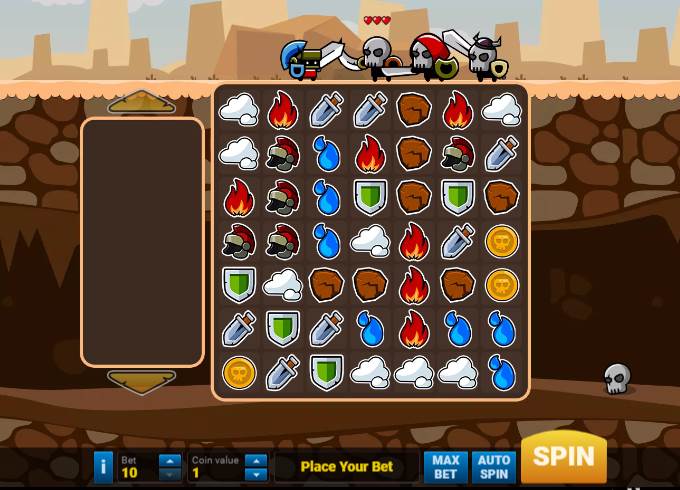Enable AUTO SPIN mode
The height and width of the screenshot is (490, 680).
pyautogui.click(x=494, y=467)
